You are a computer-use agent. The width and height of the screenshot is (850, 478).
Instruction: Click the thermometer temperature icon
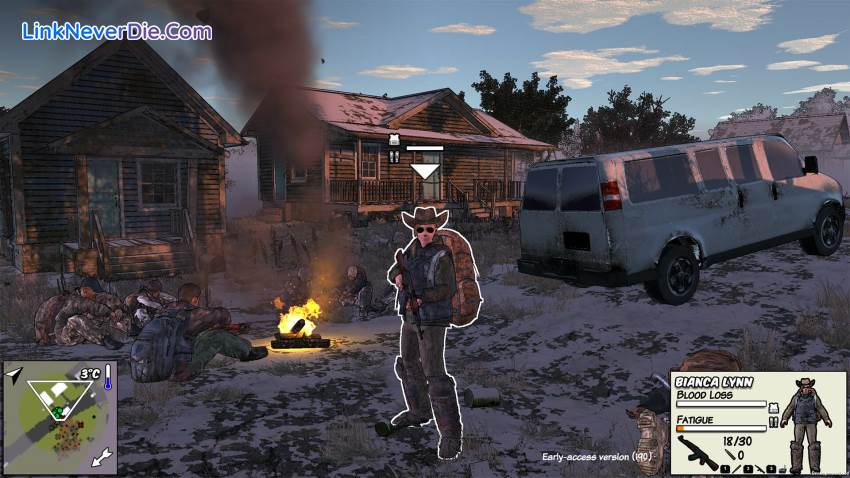(x=108, y=377)
